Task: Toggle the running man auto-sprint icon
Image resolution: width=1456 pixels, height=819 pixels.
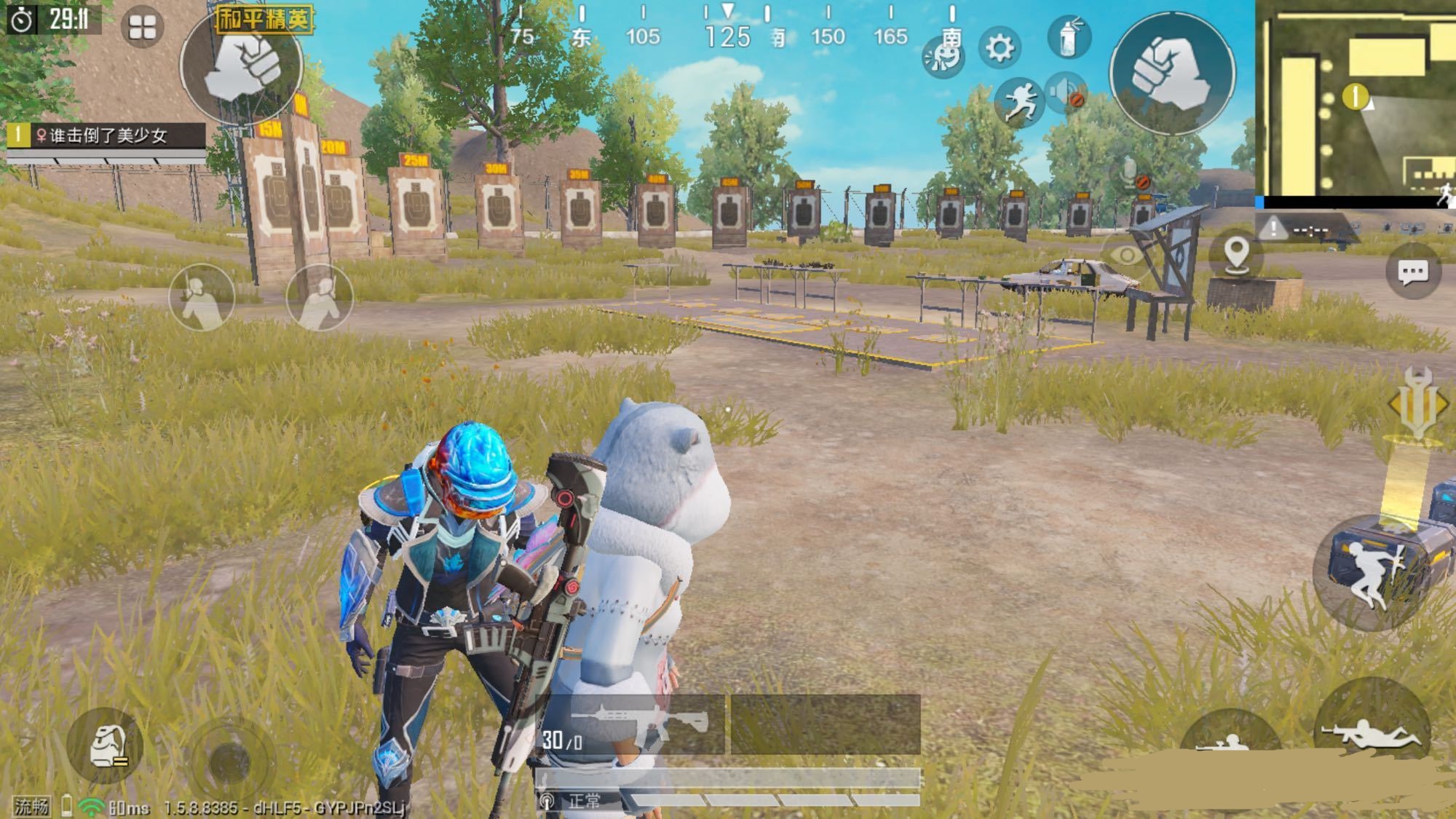Action: click(1019, 101)
